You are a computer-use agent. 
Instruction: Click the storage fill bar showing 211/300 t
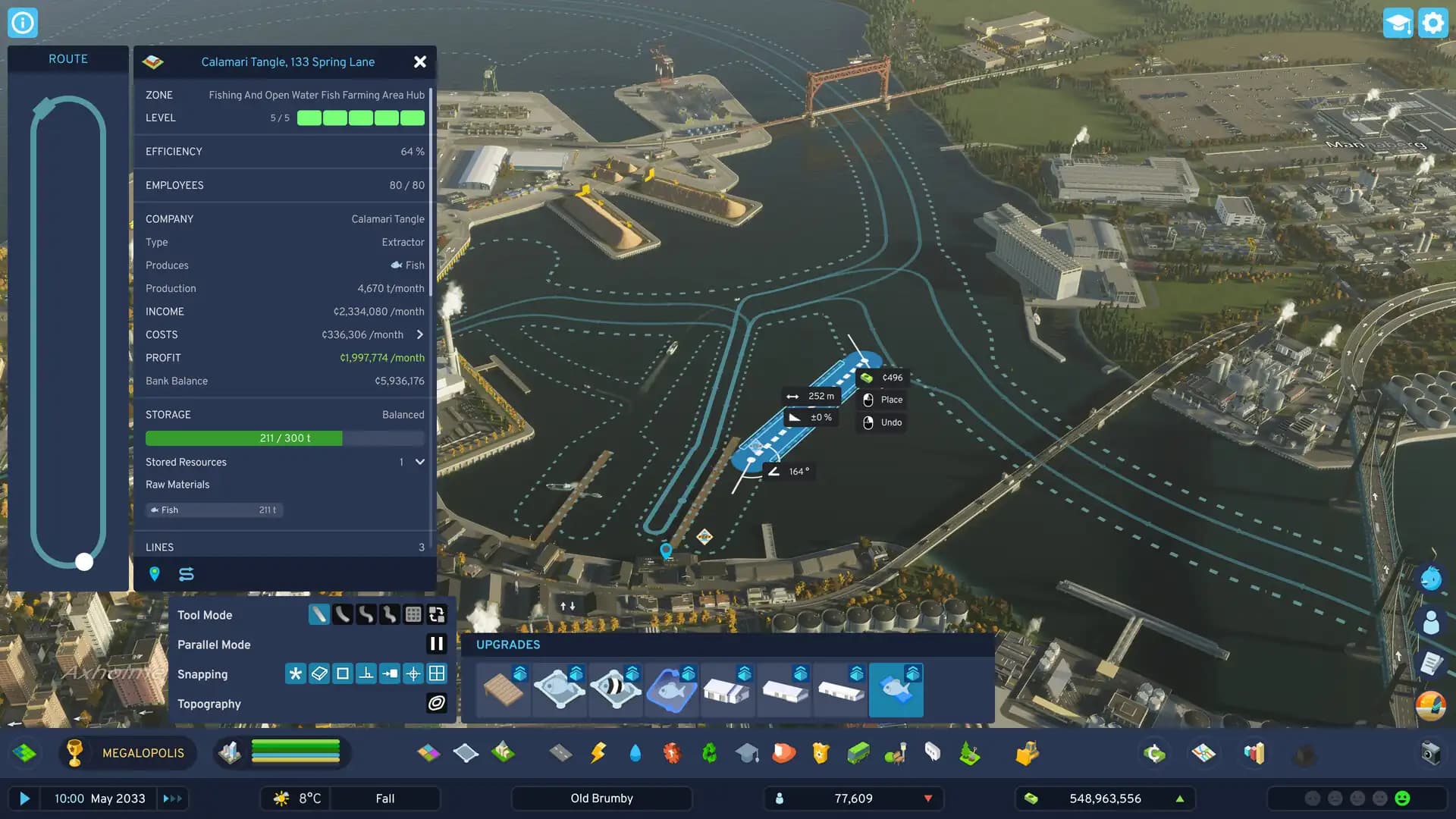(x=284, y=438)
